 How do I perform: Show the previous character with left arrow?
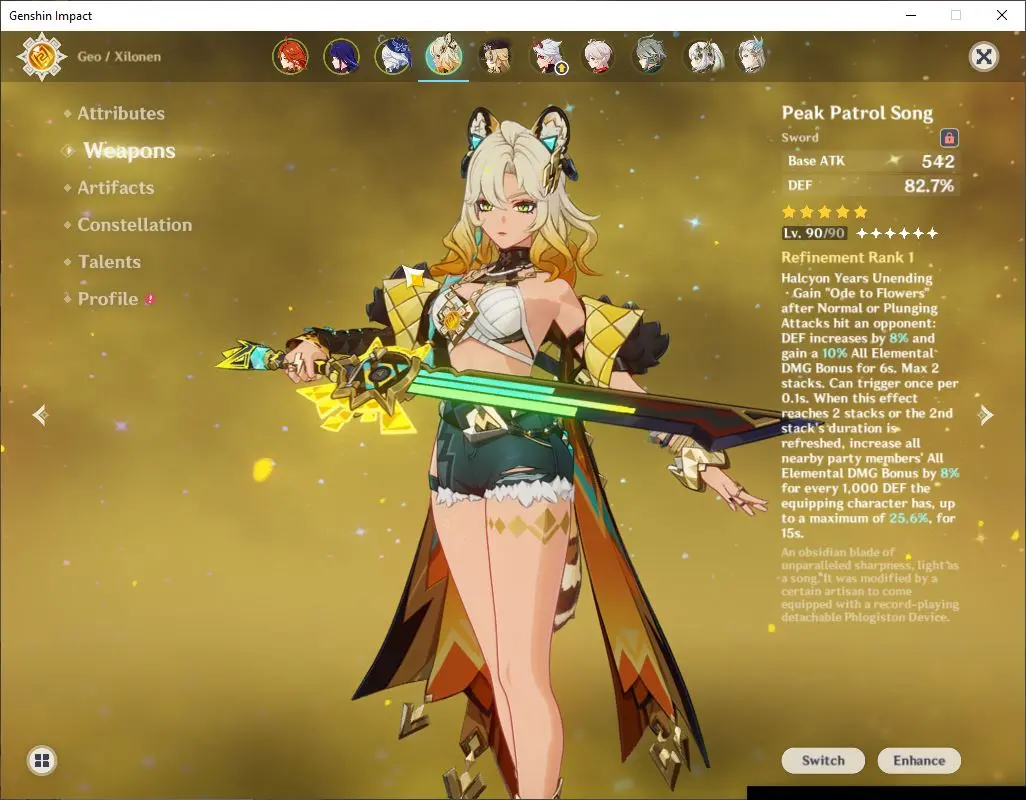[x=40, y=415]
